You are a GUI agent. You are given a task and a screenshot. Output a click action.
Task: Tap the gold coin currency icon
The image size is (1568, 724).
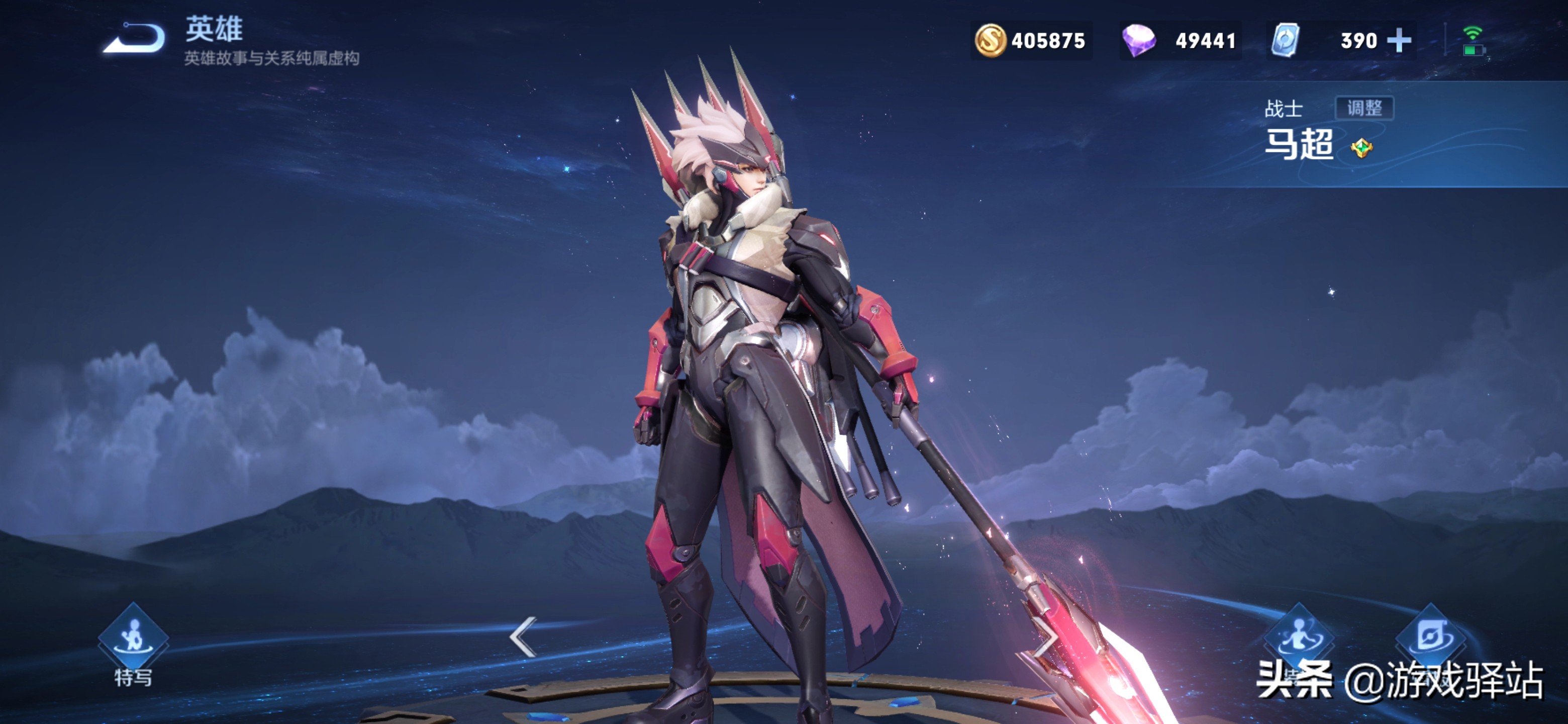coord(991,41)
